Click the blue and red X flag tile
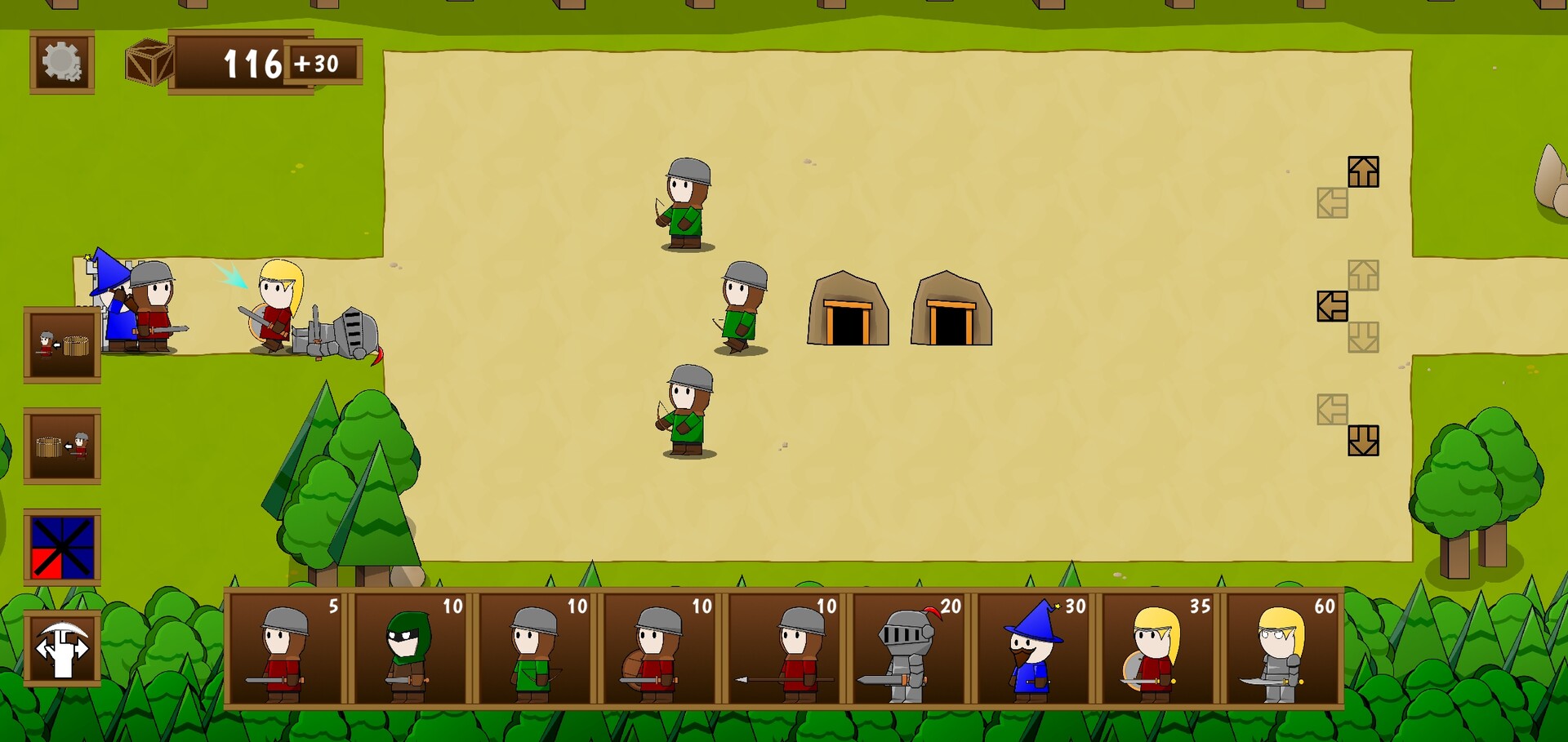Viewport: 1568px width, 742px height. 63,549
